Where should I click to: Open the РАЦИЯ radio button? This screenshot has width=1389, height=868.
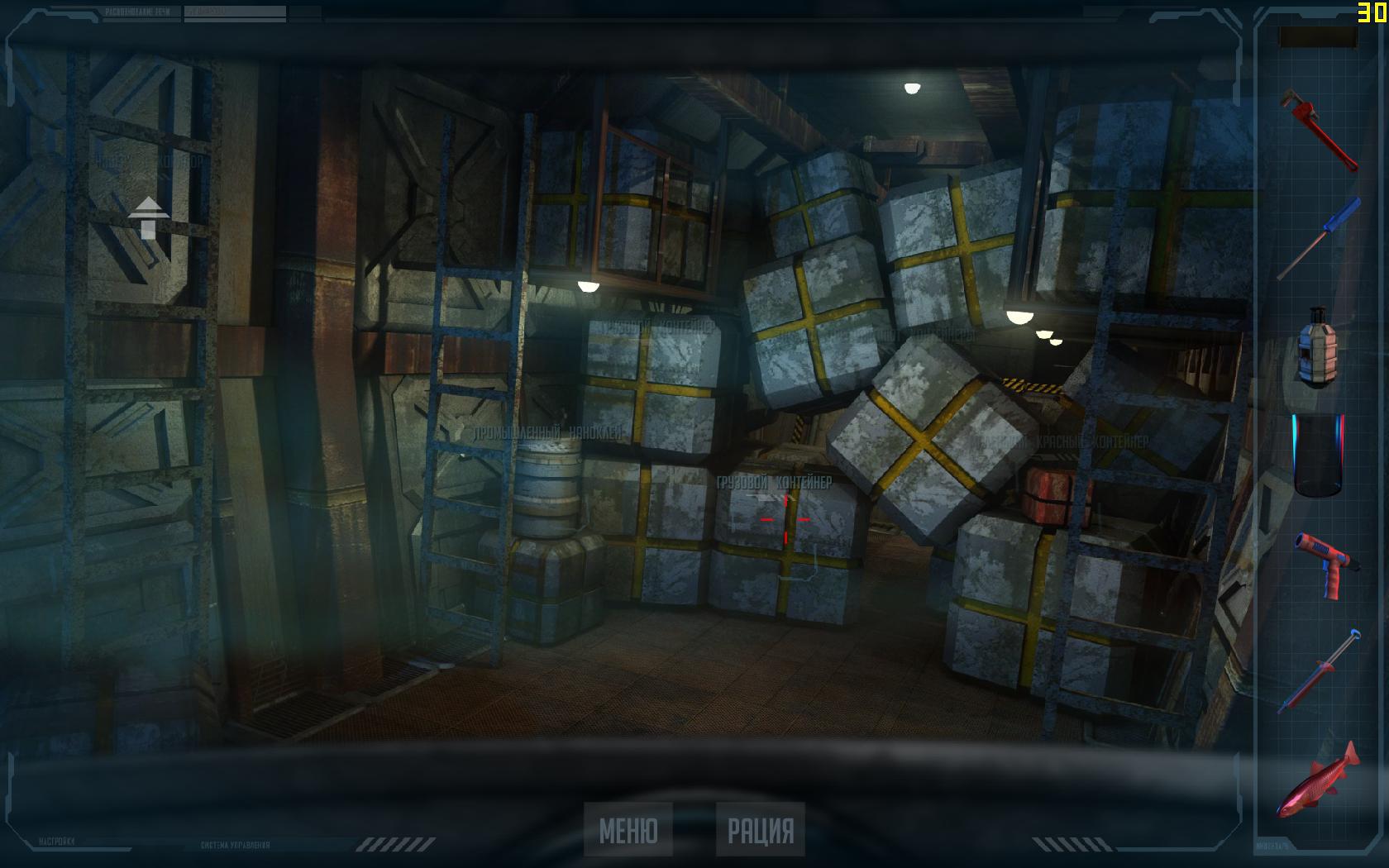[760, 830]
